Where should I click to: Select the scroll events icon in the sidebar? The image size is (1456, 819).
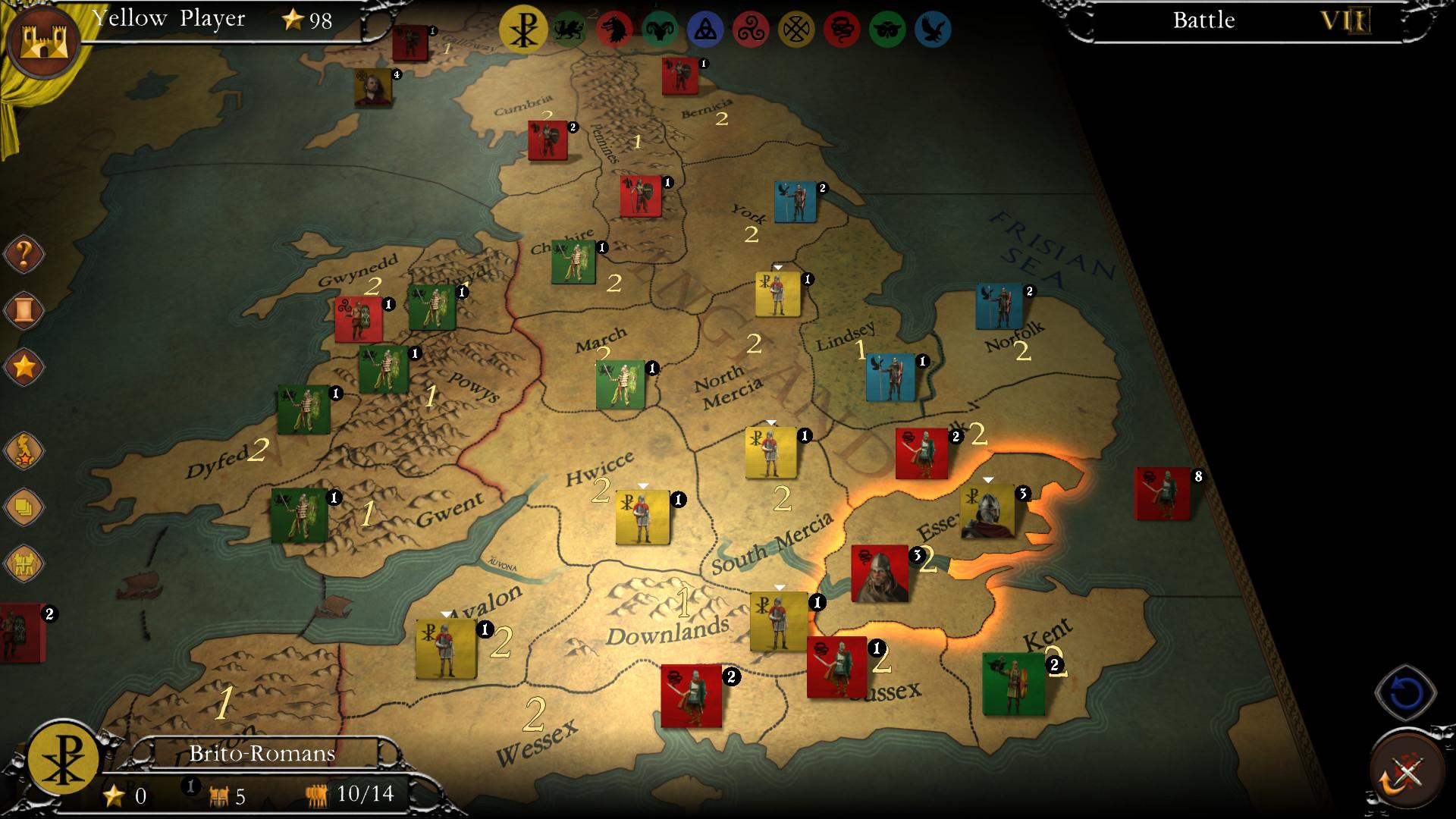pos(23,309)
